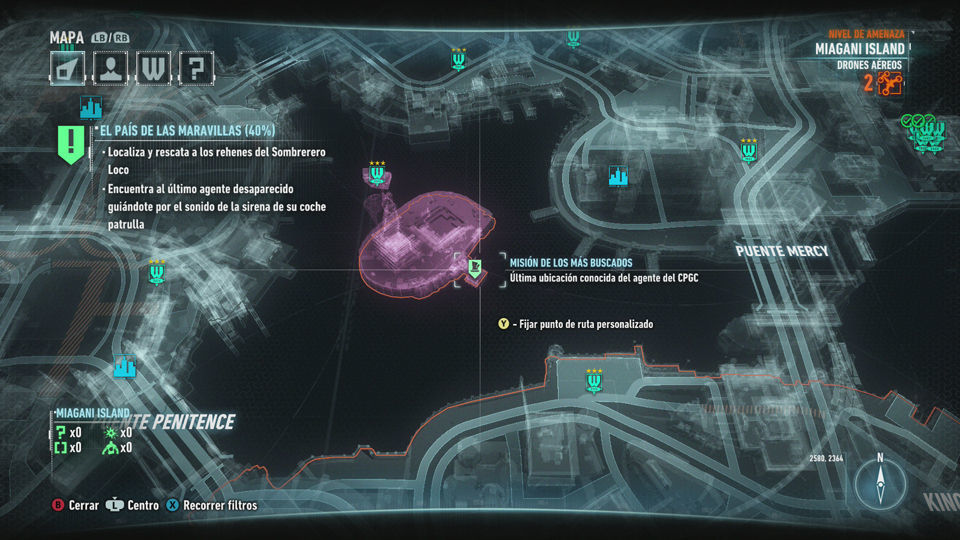The width and height of the screenshot is (960, 540).
Task: Click the Most Wanted mission marker
Action: point(476,266)
